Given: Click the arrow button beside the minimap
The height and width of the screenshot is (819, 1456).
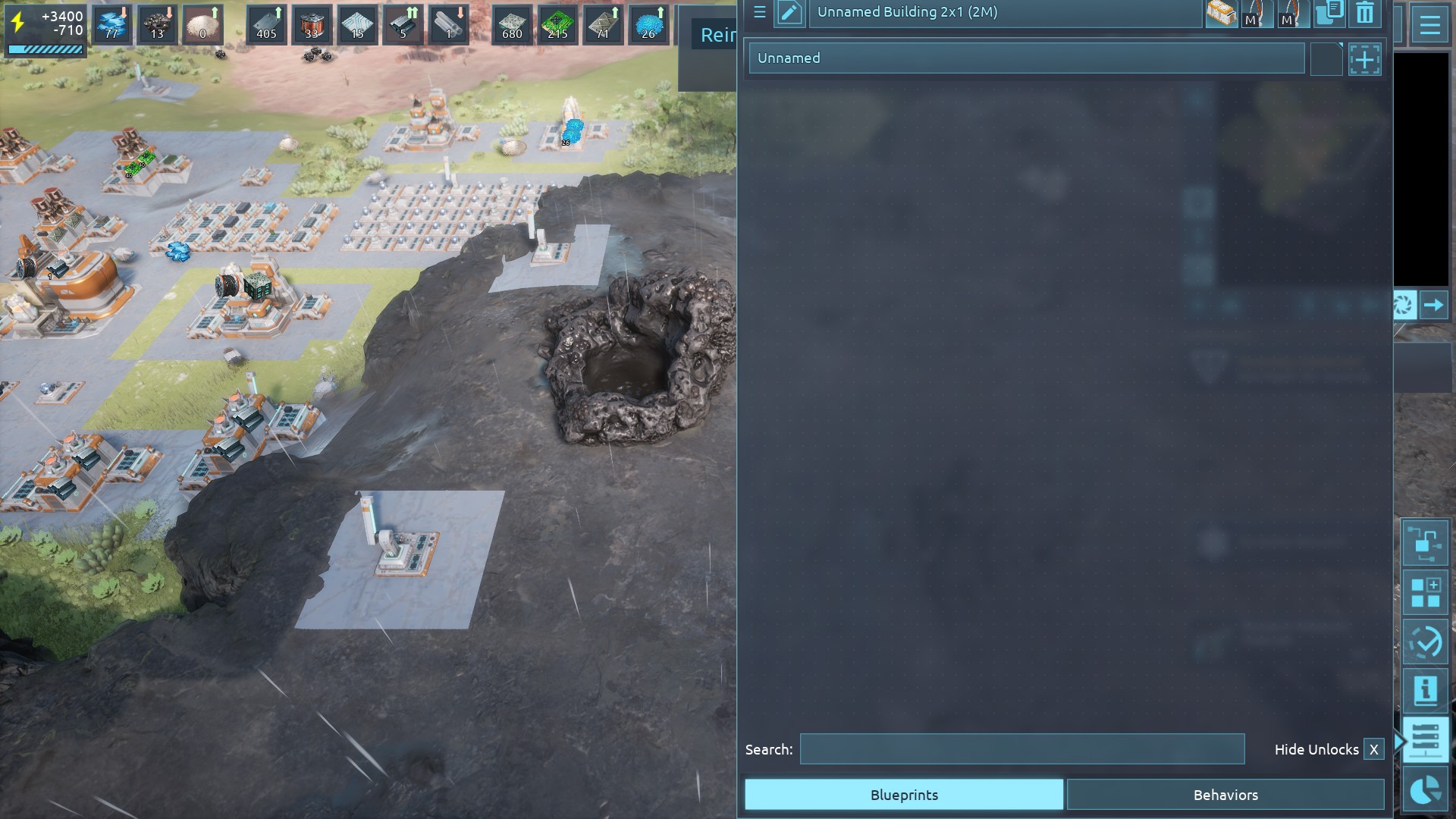Looking at the screenshot, I should (x=1433, y=305).
